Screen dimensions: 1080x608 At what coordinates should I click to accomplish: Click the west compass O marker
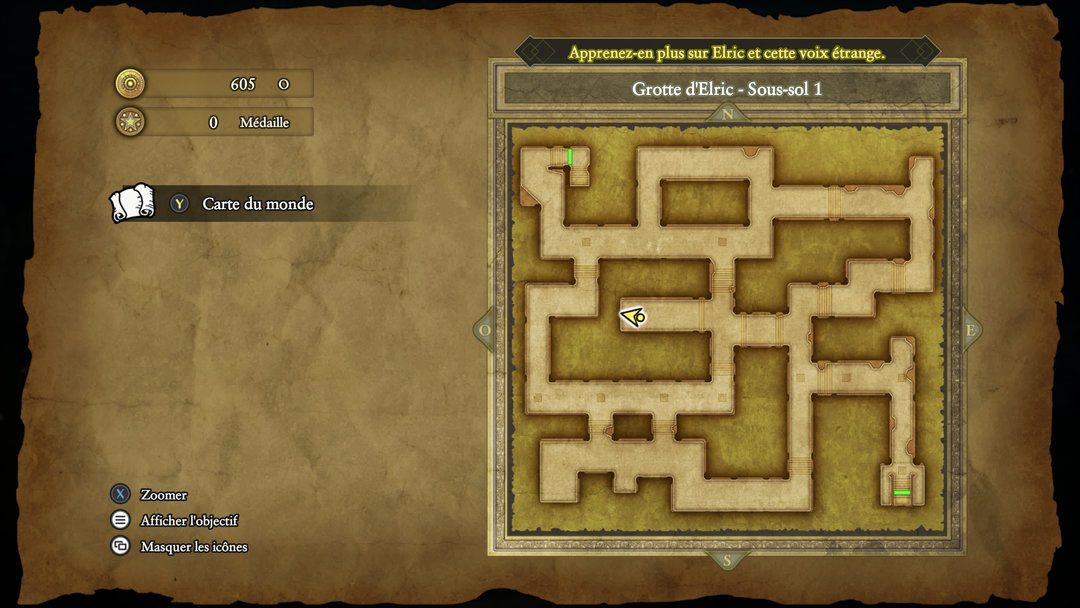(486, 330)
